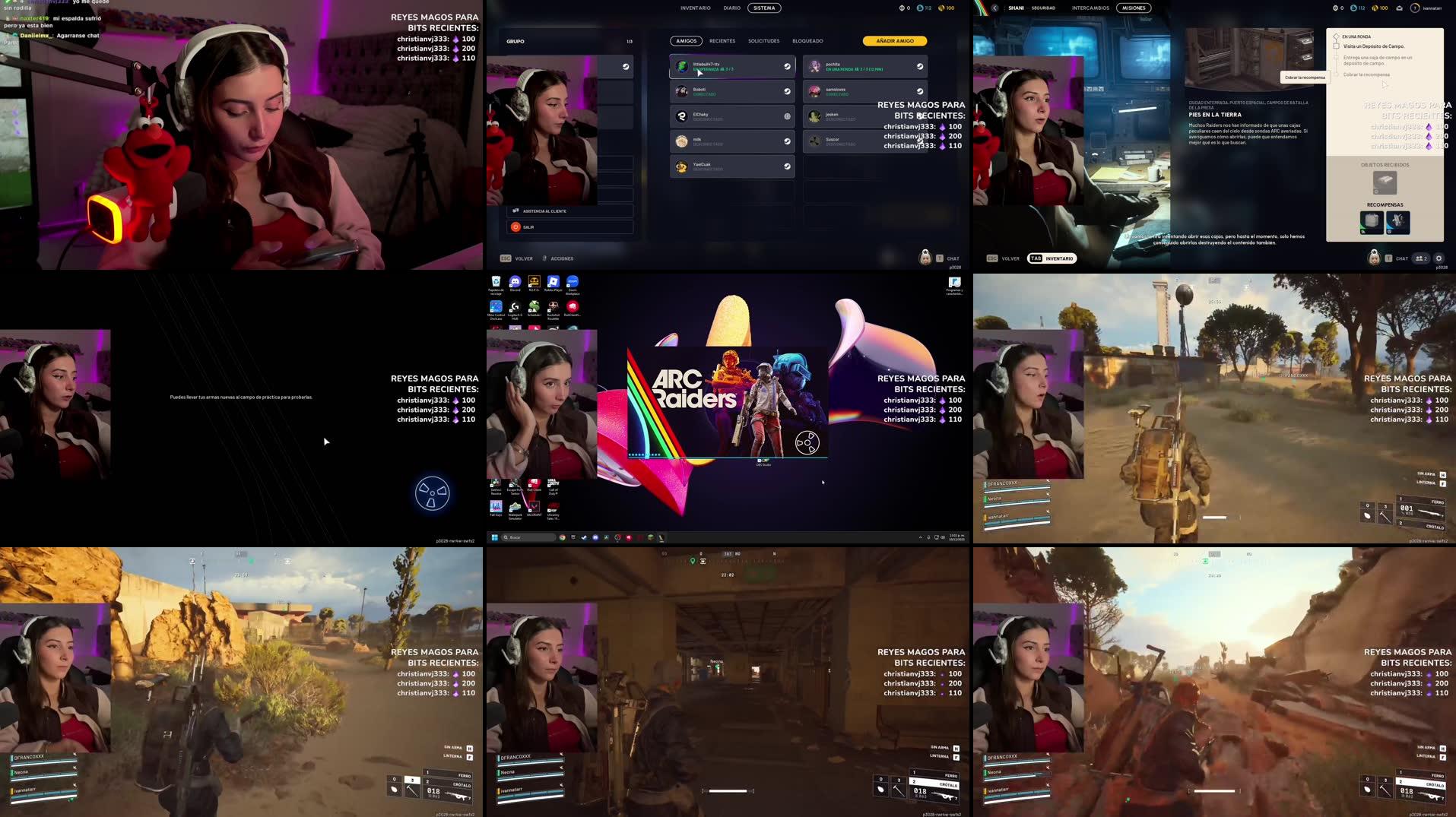Expand hidden icons in the system tray
Image resolution: width=1456 pixels, height=817 pixels.
921,537
